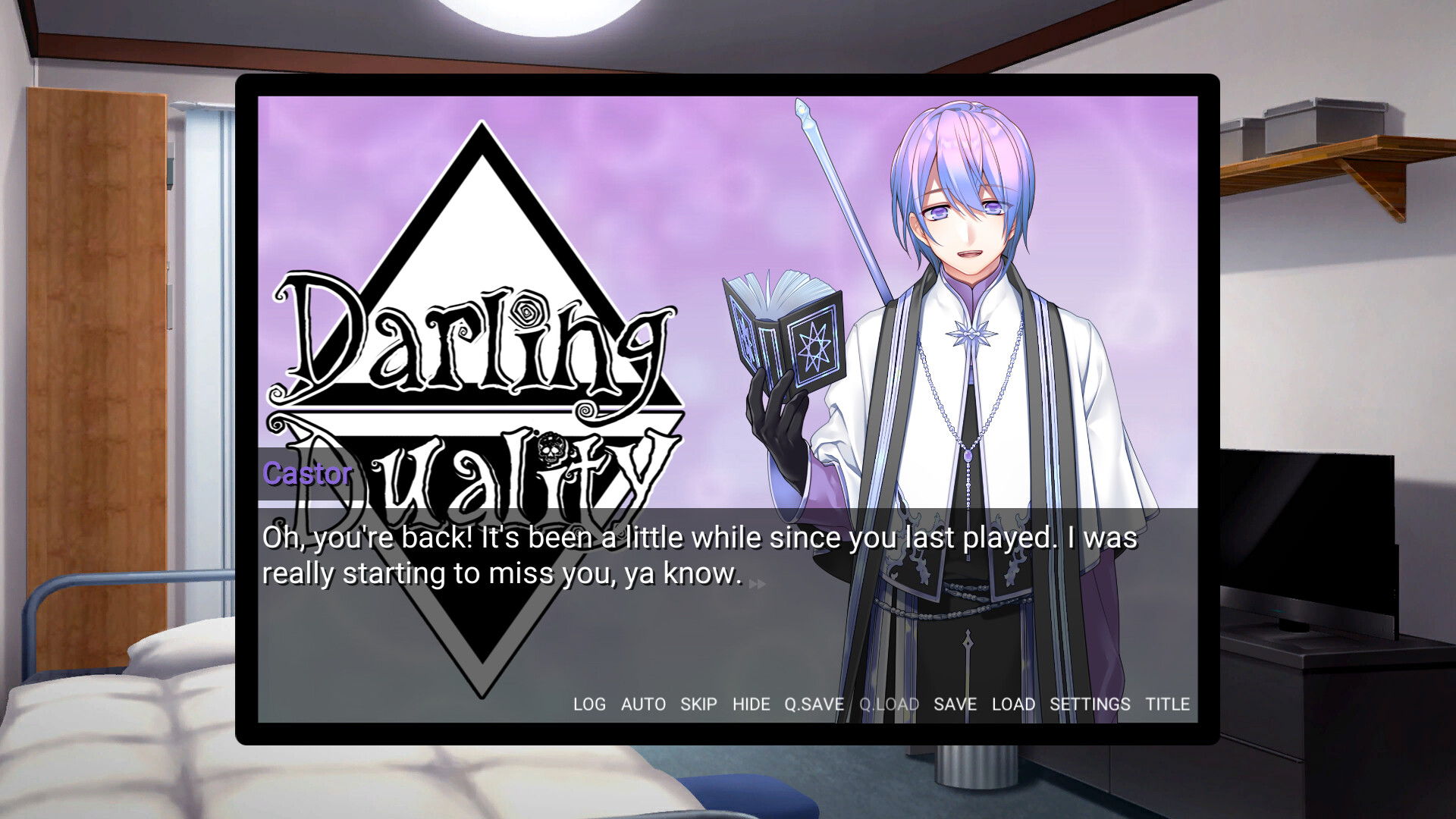This screenshot has width=1456, height=819.
Task: Trigger the Q.LOAD quick load
Action: [889, 704]
